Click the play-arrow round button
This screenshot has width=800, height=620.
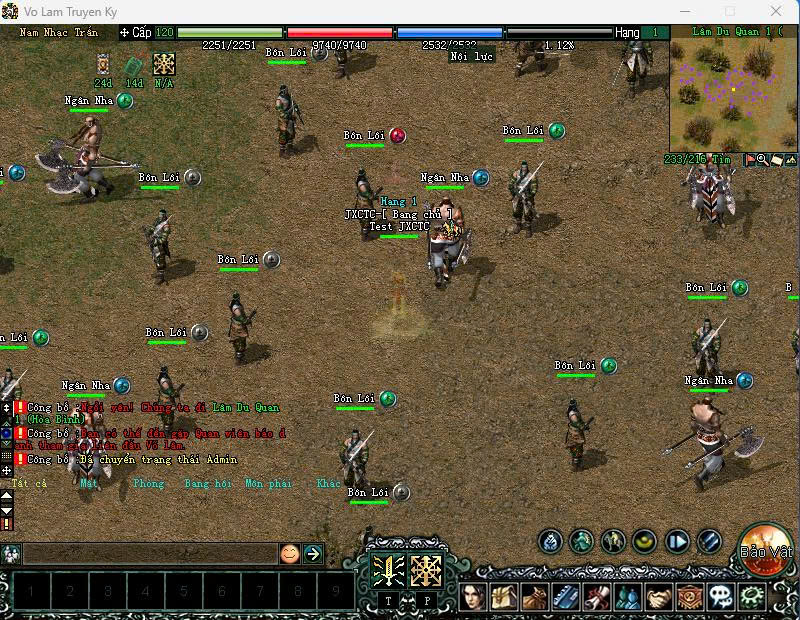677,542
